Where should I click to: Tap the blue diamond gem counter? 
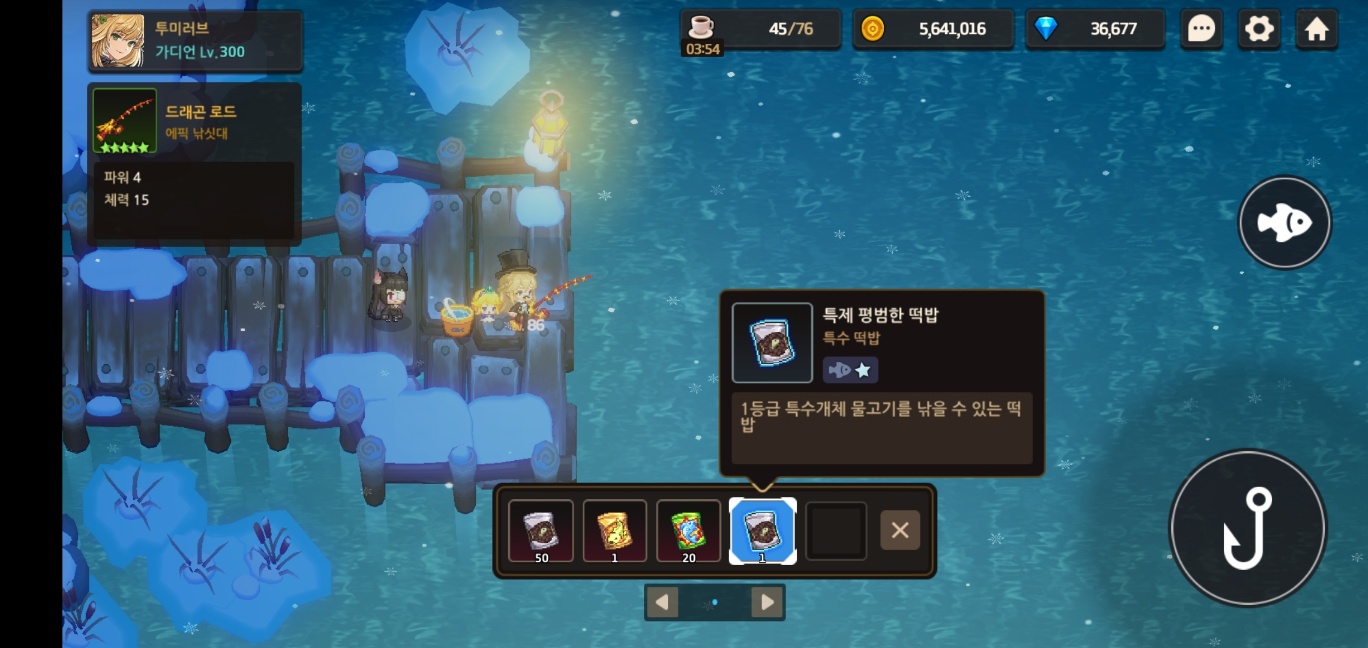coord(1095,29)
